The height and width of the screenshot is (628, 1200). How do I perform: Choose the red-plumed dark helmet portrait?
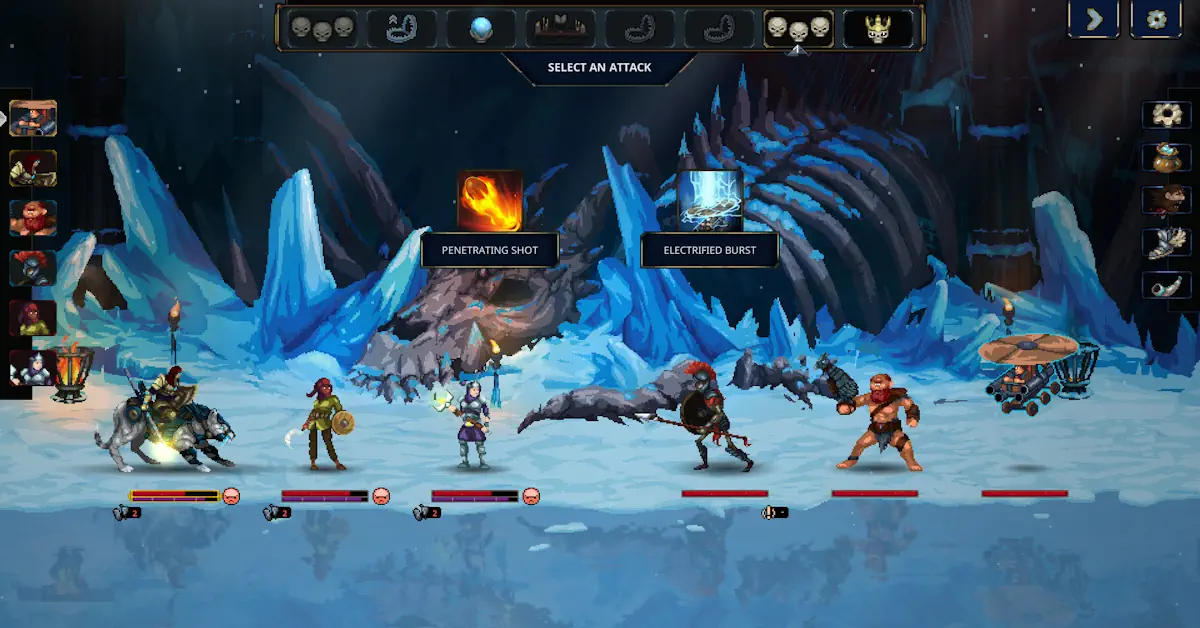pos(33,268)
